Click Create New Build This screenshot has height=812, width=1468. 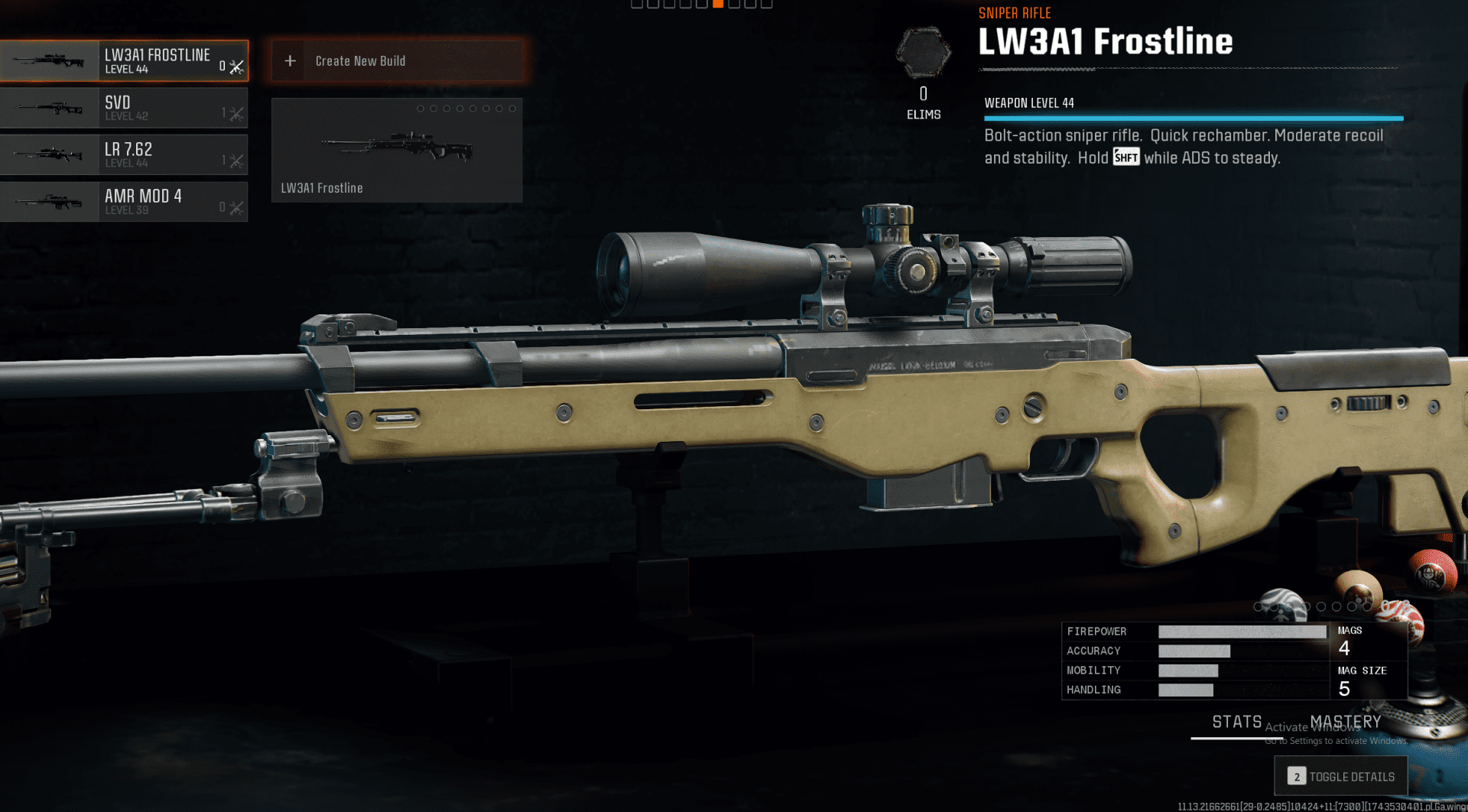398,61
